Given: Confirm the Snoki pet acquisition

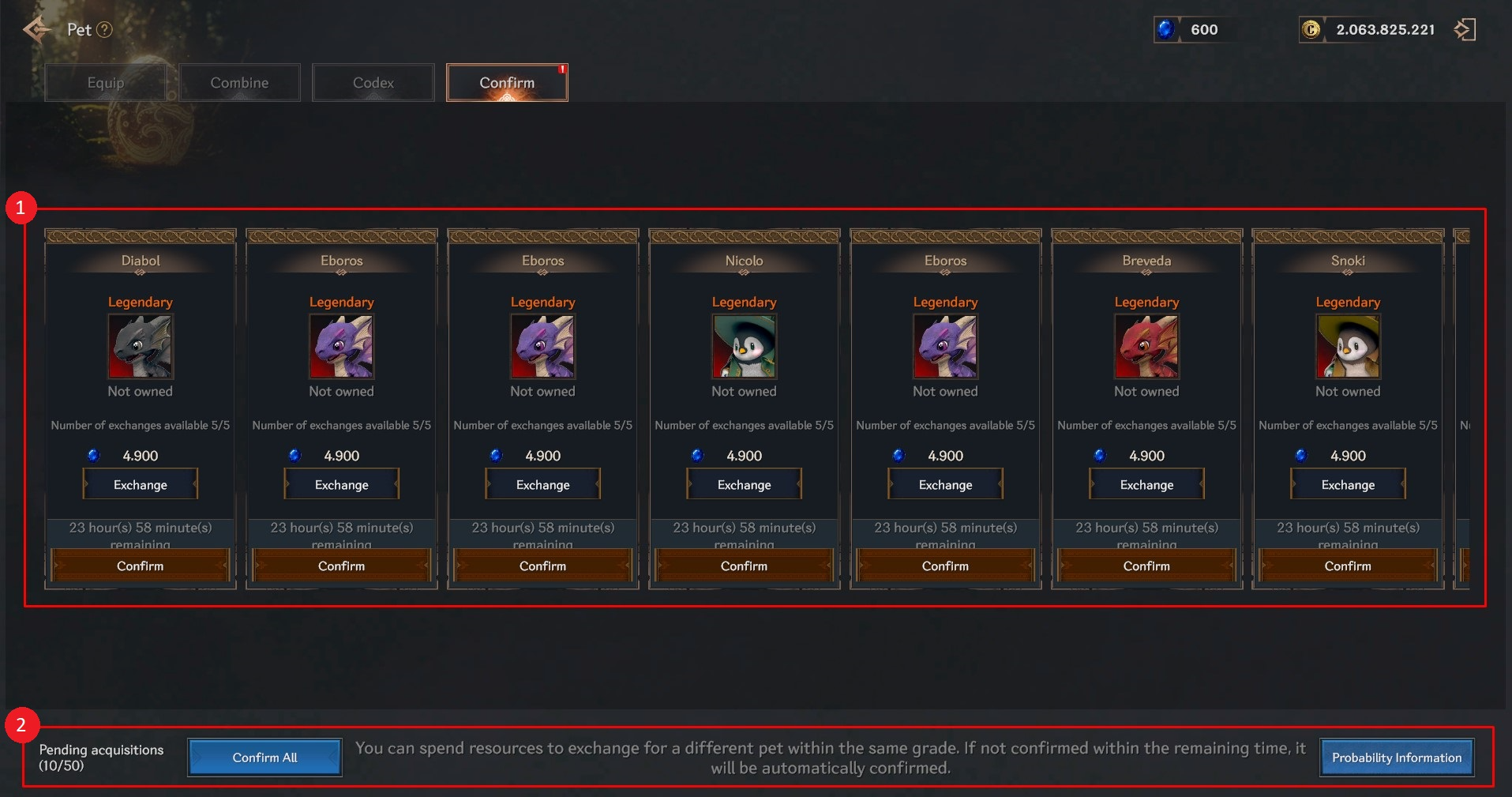Looking at the screenshot, I should (x=1348, y=566).
